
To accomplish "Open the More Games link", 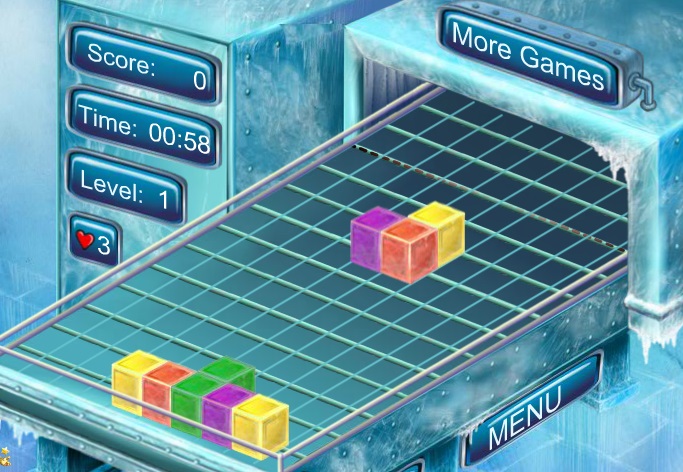I will tap(528, 56).
